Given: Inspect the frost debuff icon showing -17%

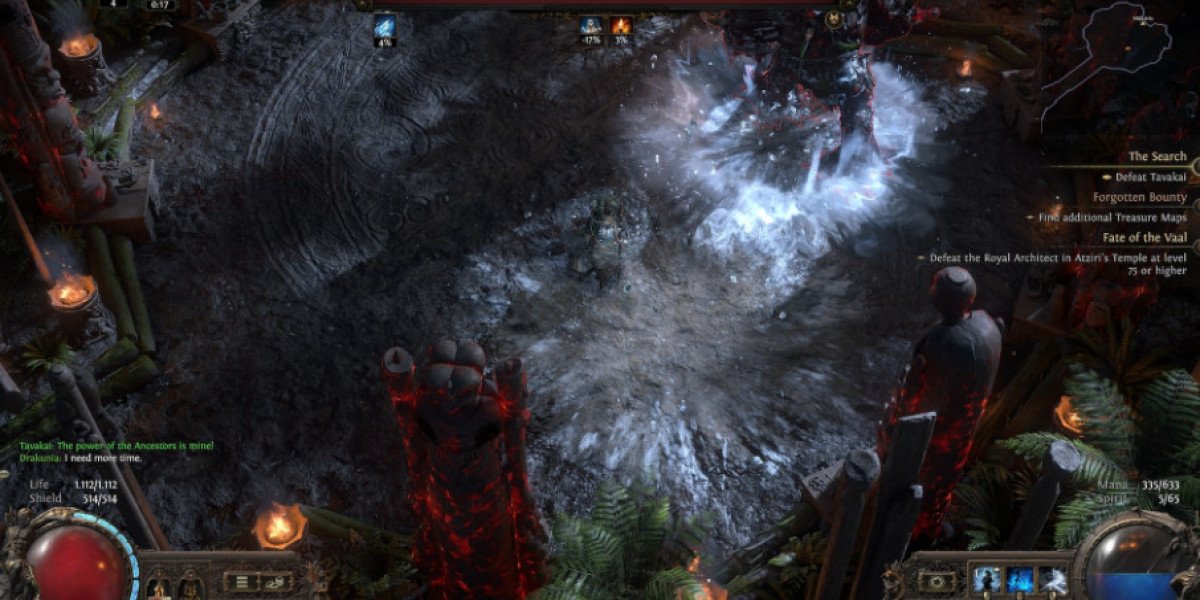Looking at the screenshot, I should point(591,25).
